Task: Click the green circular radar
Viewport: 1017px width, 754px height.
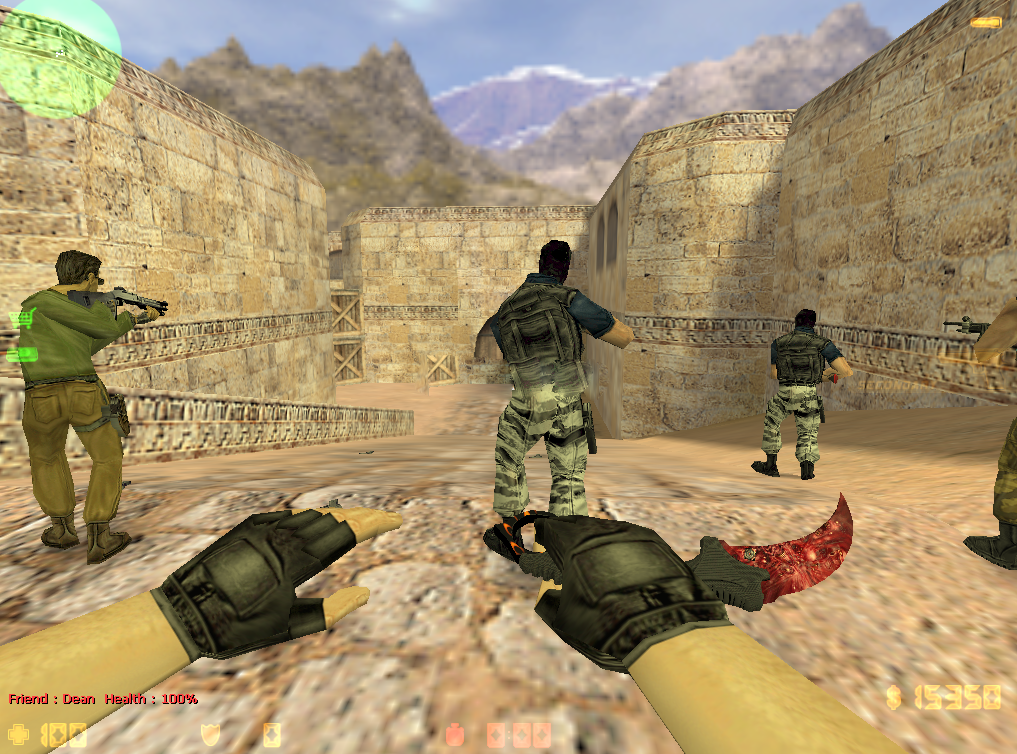Action: point(58,55)
